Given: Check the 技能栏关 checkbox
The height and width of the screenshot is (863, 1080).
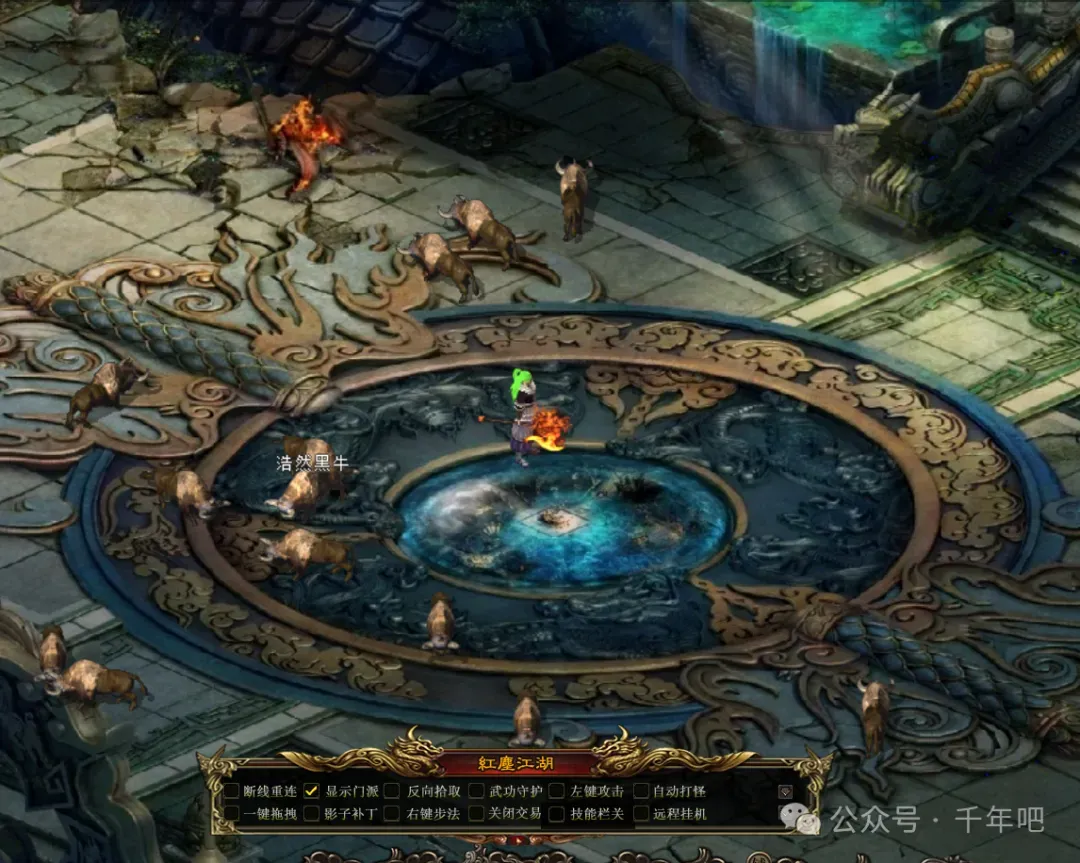Looking at the screenshot, I should pos(557,814).
